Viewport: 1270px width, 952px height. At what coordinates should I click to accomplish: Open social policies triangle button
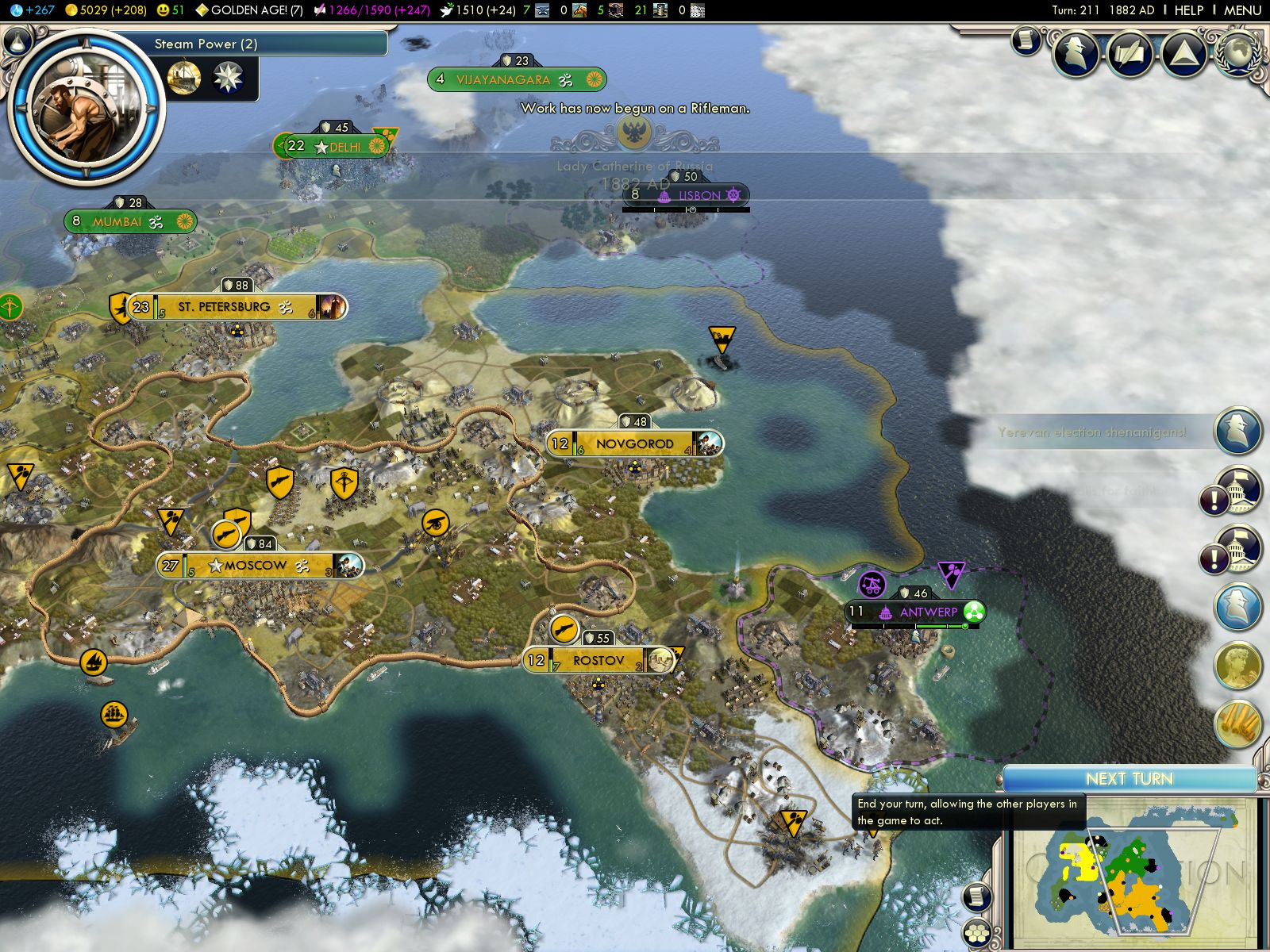pos(1183,53)
